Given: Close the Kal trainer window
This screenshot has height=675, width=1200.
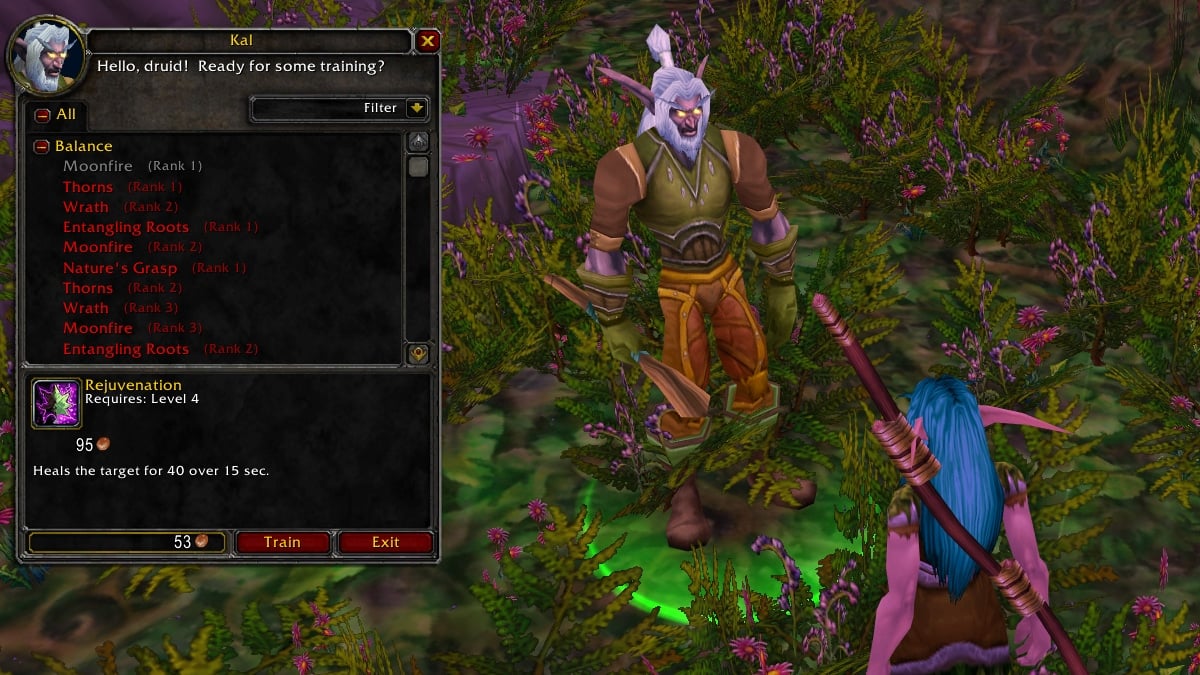Looking at the screenshot, I should click(428, 41).
